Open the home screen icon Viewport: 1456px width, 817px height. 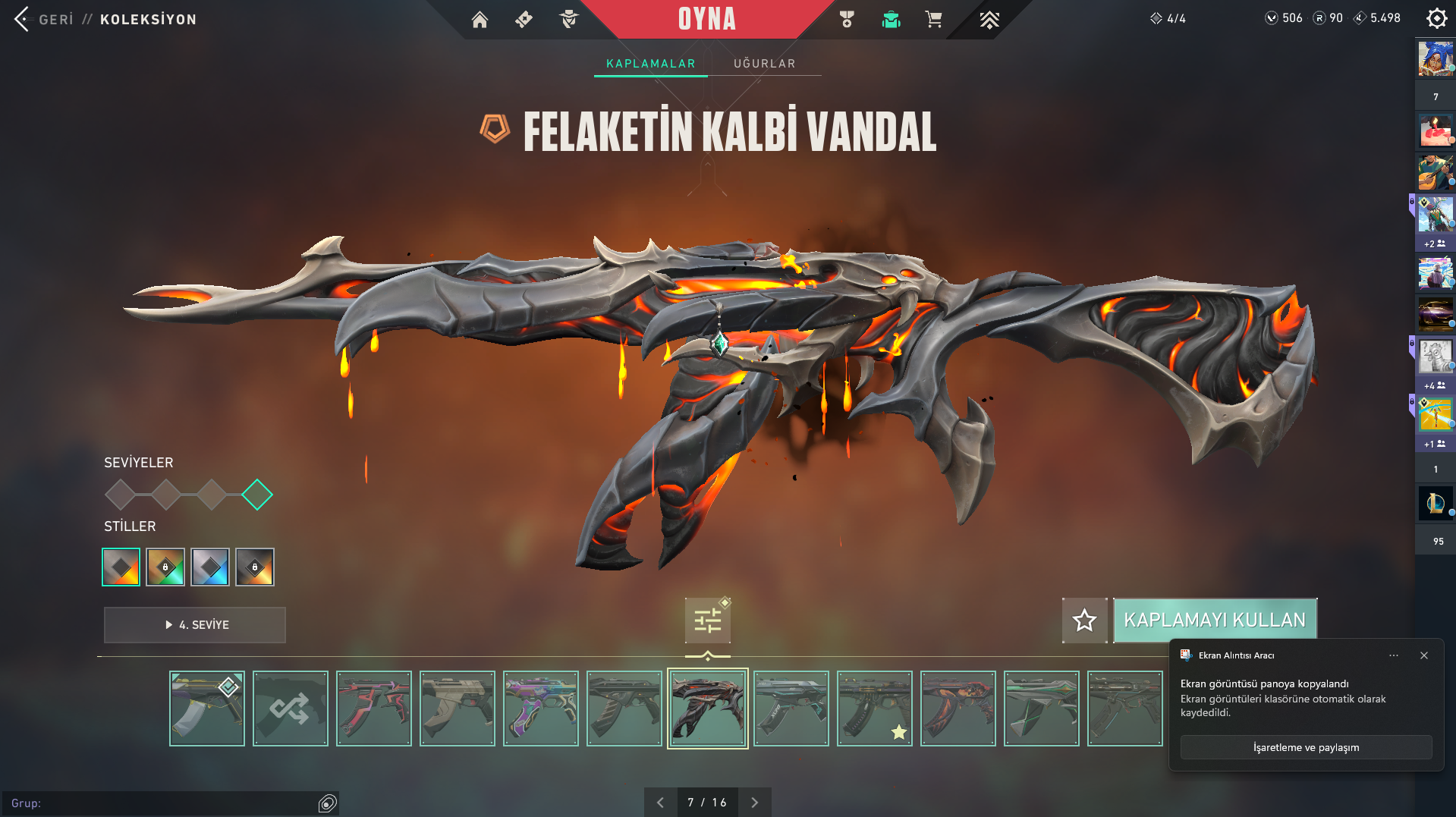(480, 20)
